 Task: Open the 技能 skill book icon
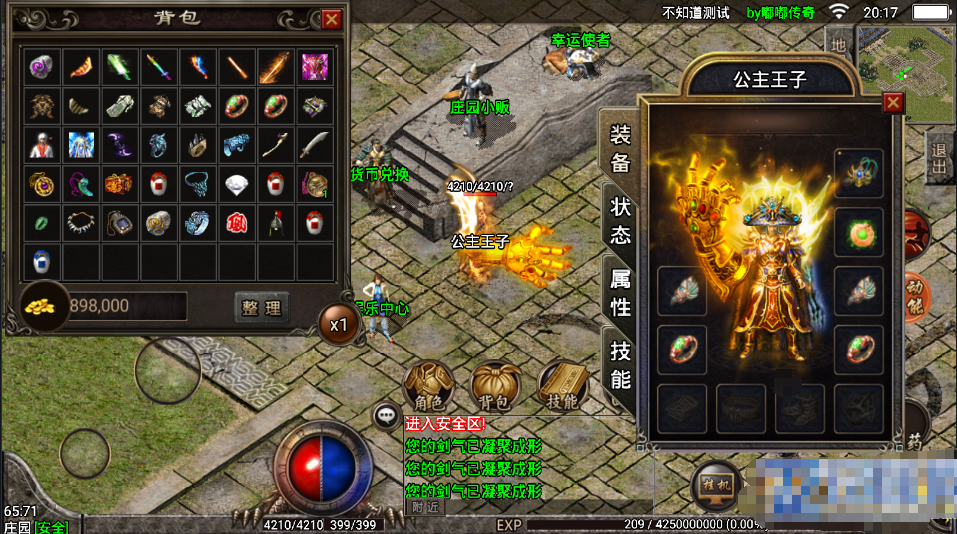[x=563, y=385]
